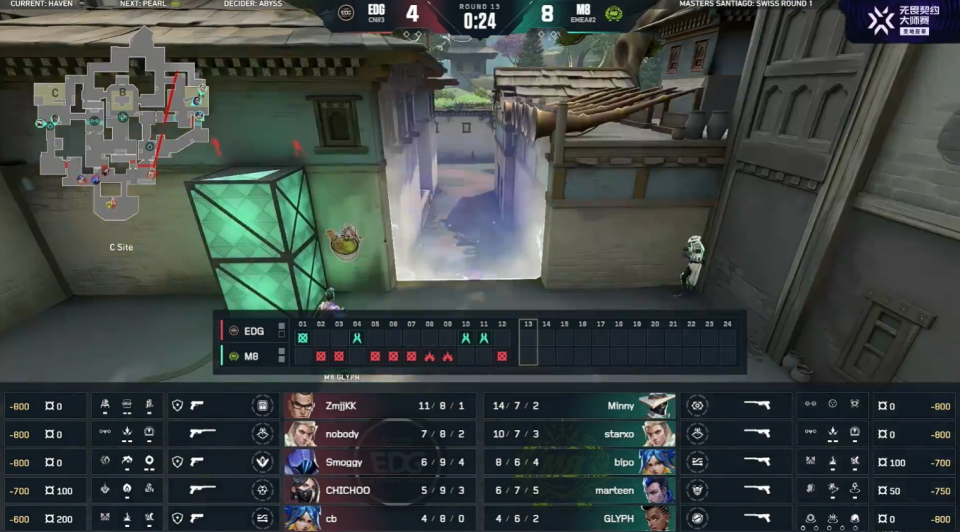Select the highlighted round 13 column
960x532 pixels.
528,342
